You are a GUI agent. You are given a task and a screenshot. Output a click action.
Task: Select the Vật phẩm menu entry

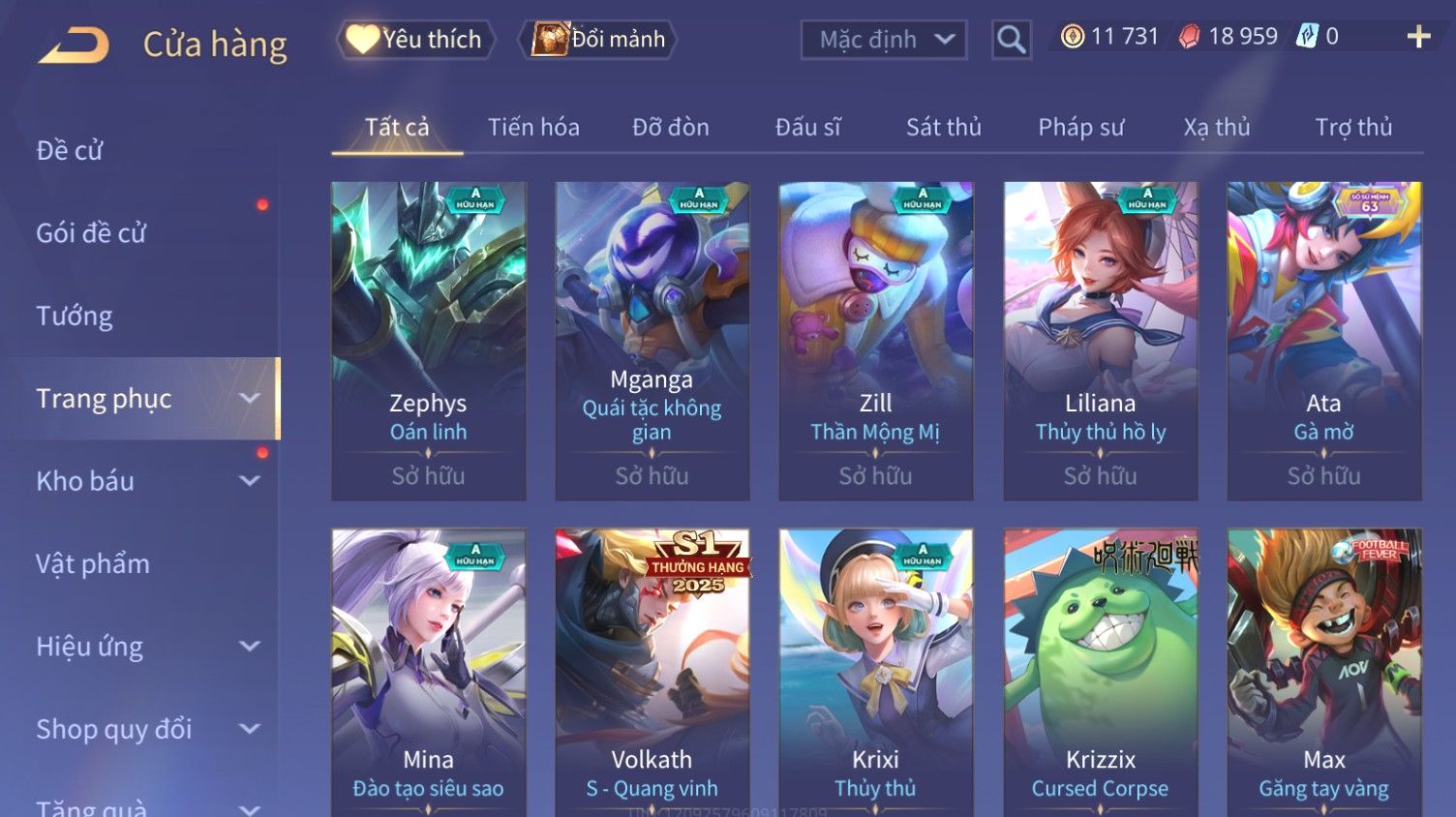tap(93, 563)
